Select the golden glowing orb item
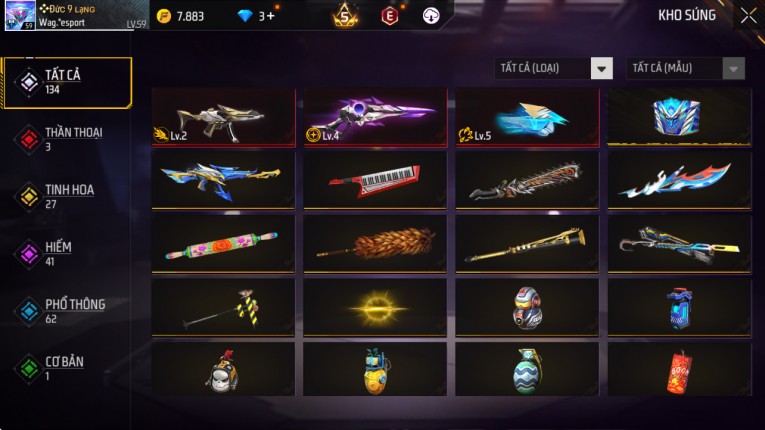Screen dimensions: 765x430 [x=375, y=306]
